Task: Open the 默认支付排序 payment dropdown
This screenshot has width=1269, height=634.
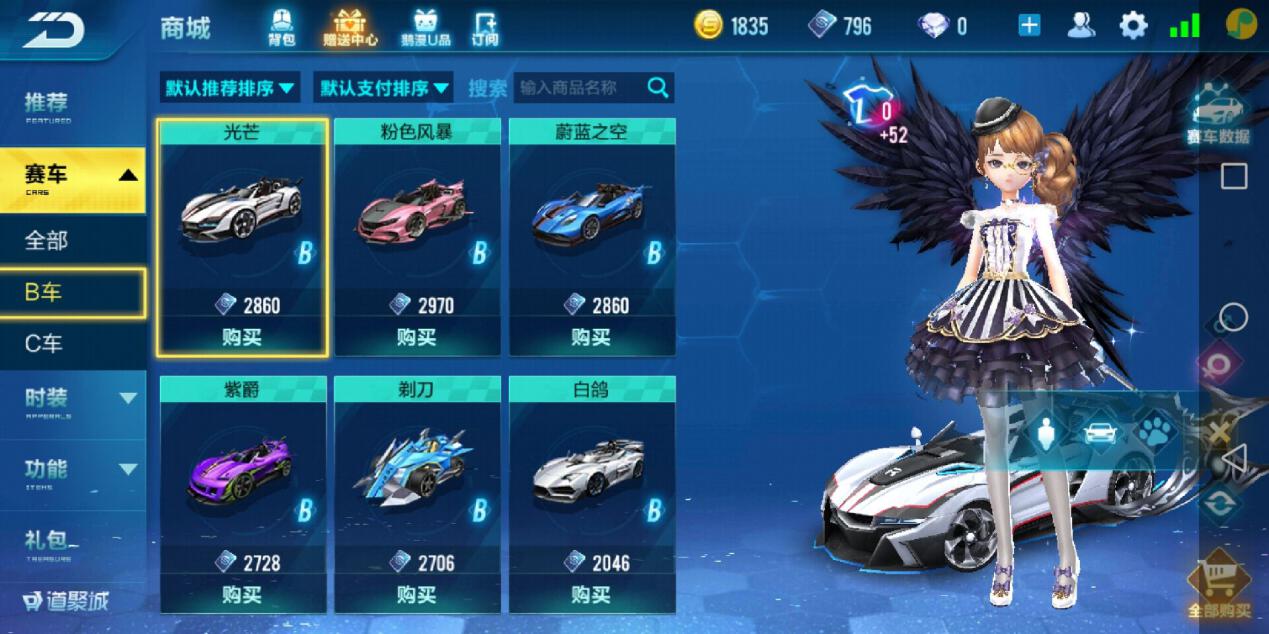Action: [384, 88]
